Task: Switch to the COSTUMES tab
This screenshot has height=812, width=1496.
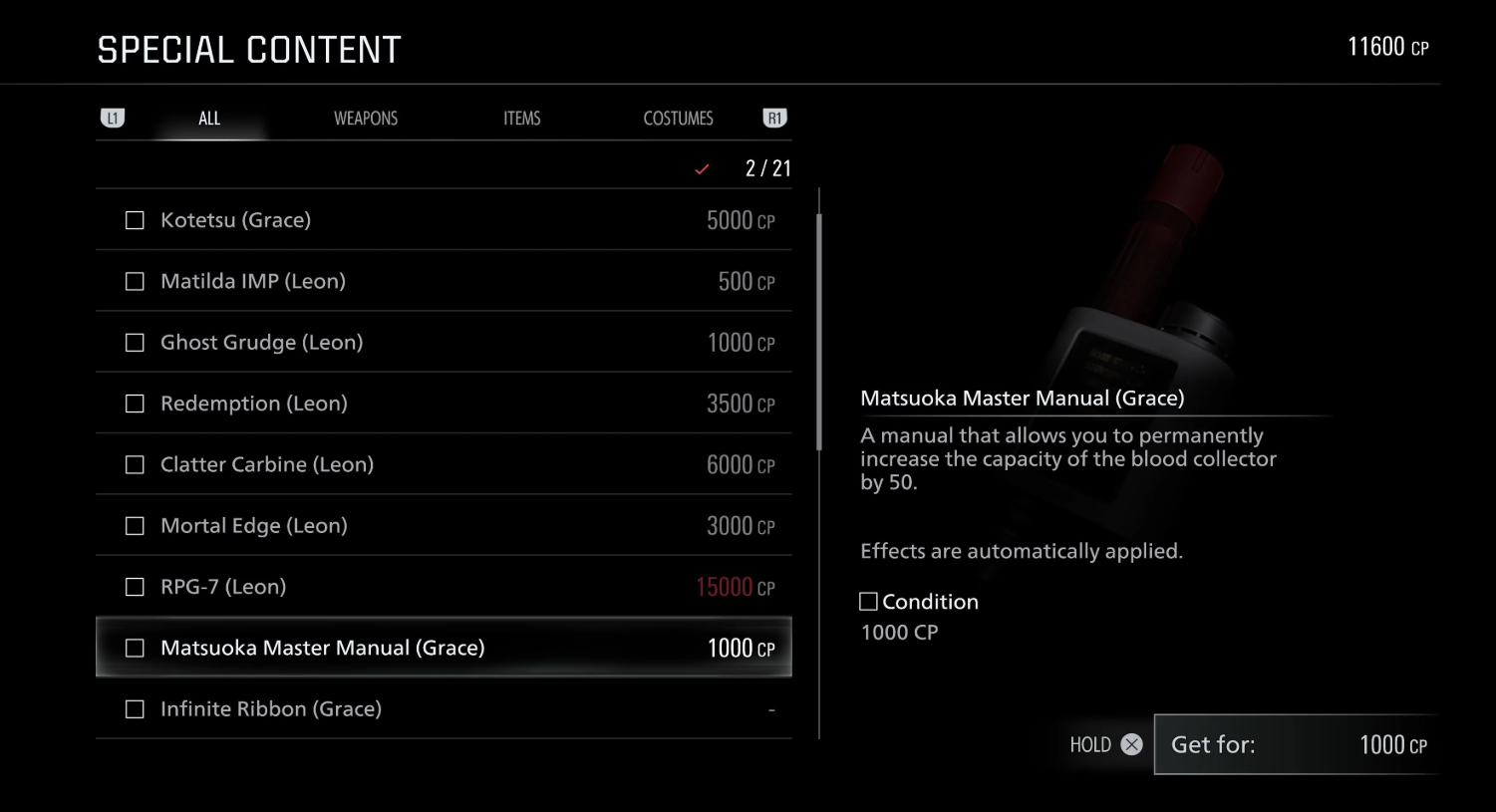Action: [x=678, y=119]
